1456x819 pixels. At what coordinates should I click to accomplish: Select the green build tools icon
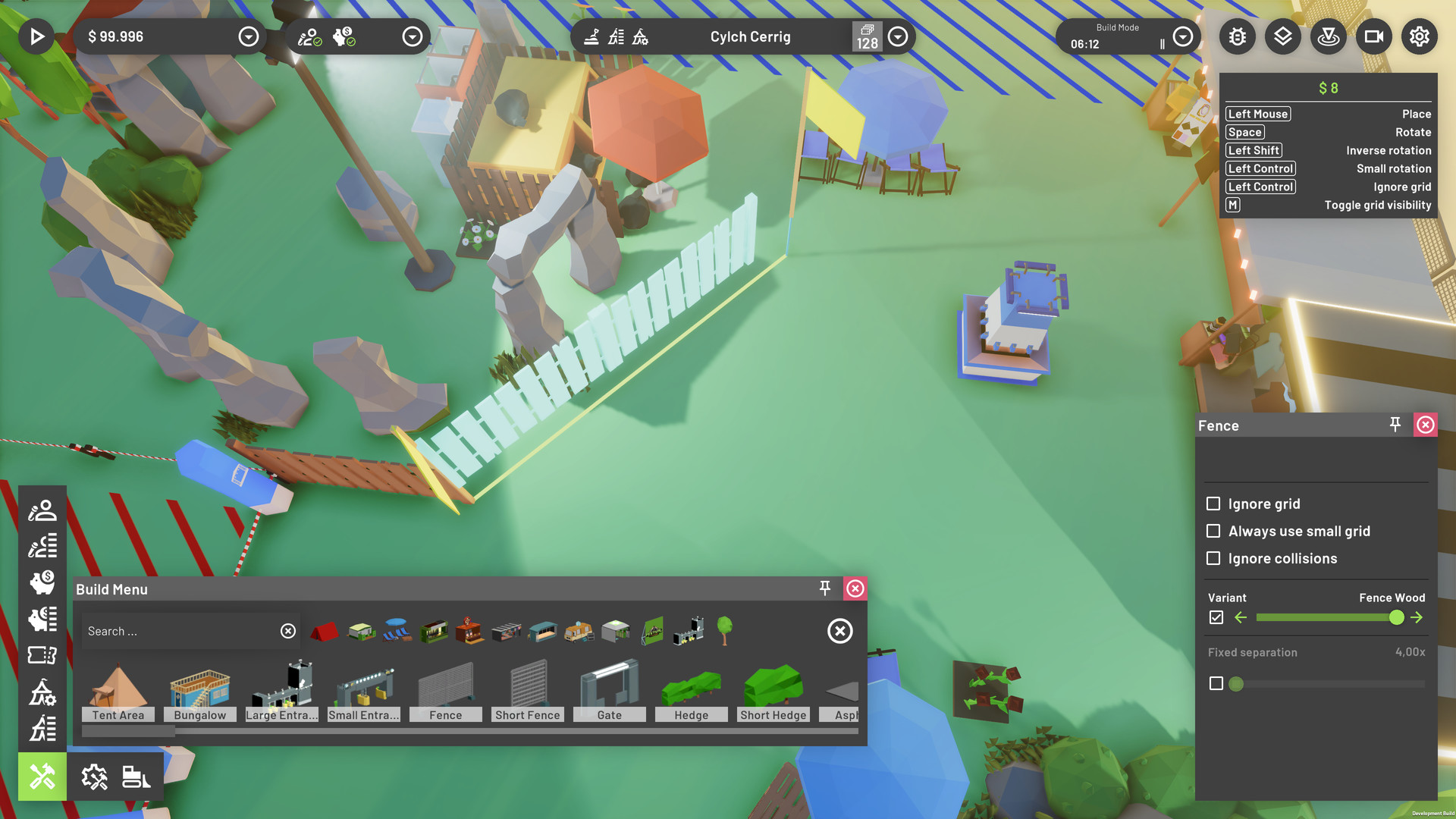click(x=42, y=776)
